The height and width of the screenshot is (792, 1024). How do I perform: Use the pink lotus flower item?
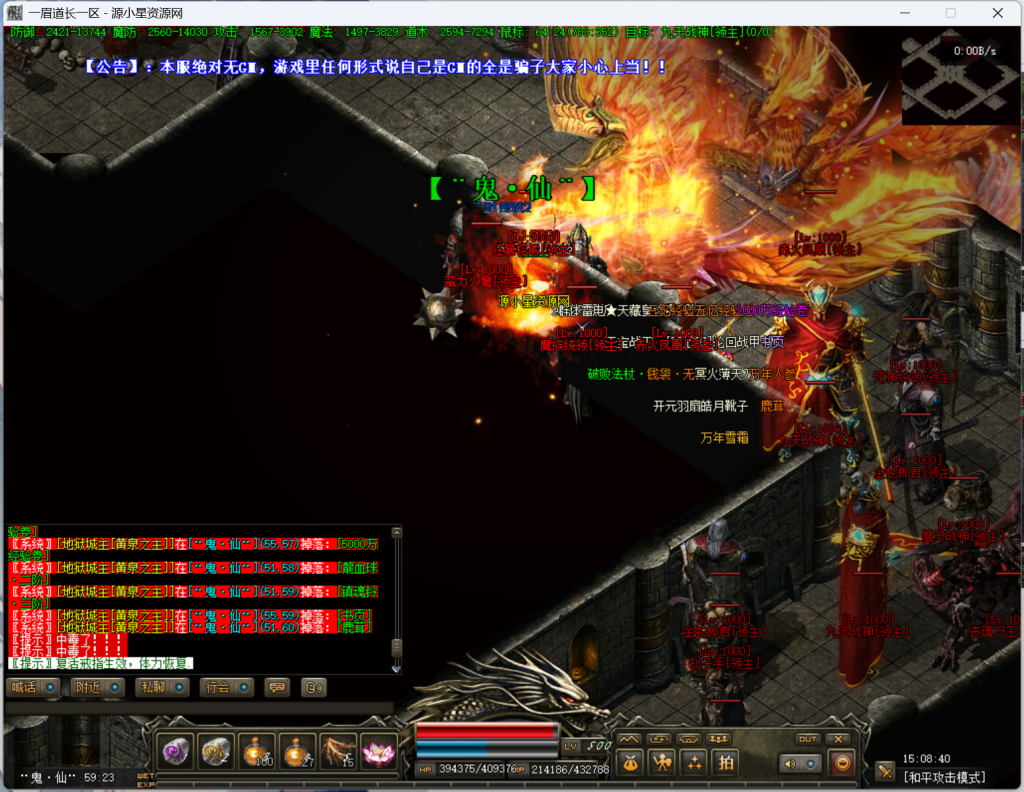coord(378,751)
